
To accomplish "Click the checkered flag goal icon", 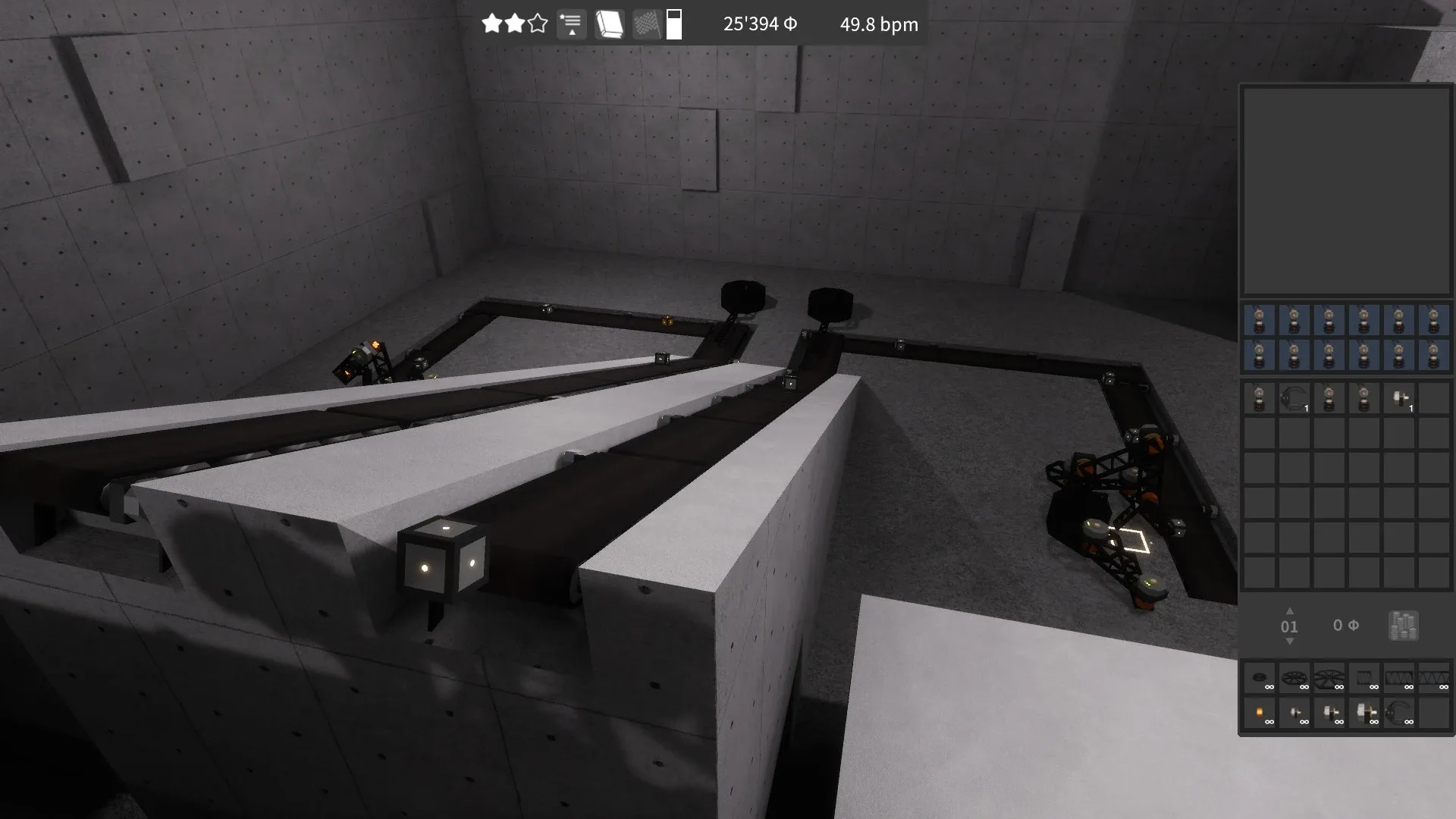I will coord(645,24).
